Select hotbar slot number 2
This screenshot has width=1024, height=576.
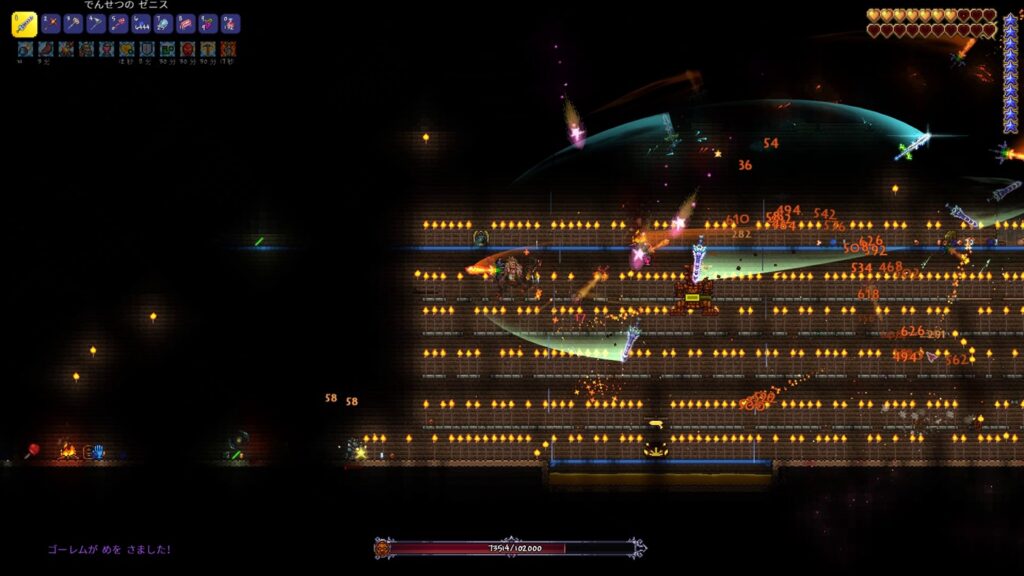pyautogui.click(x=51, y=24)
